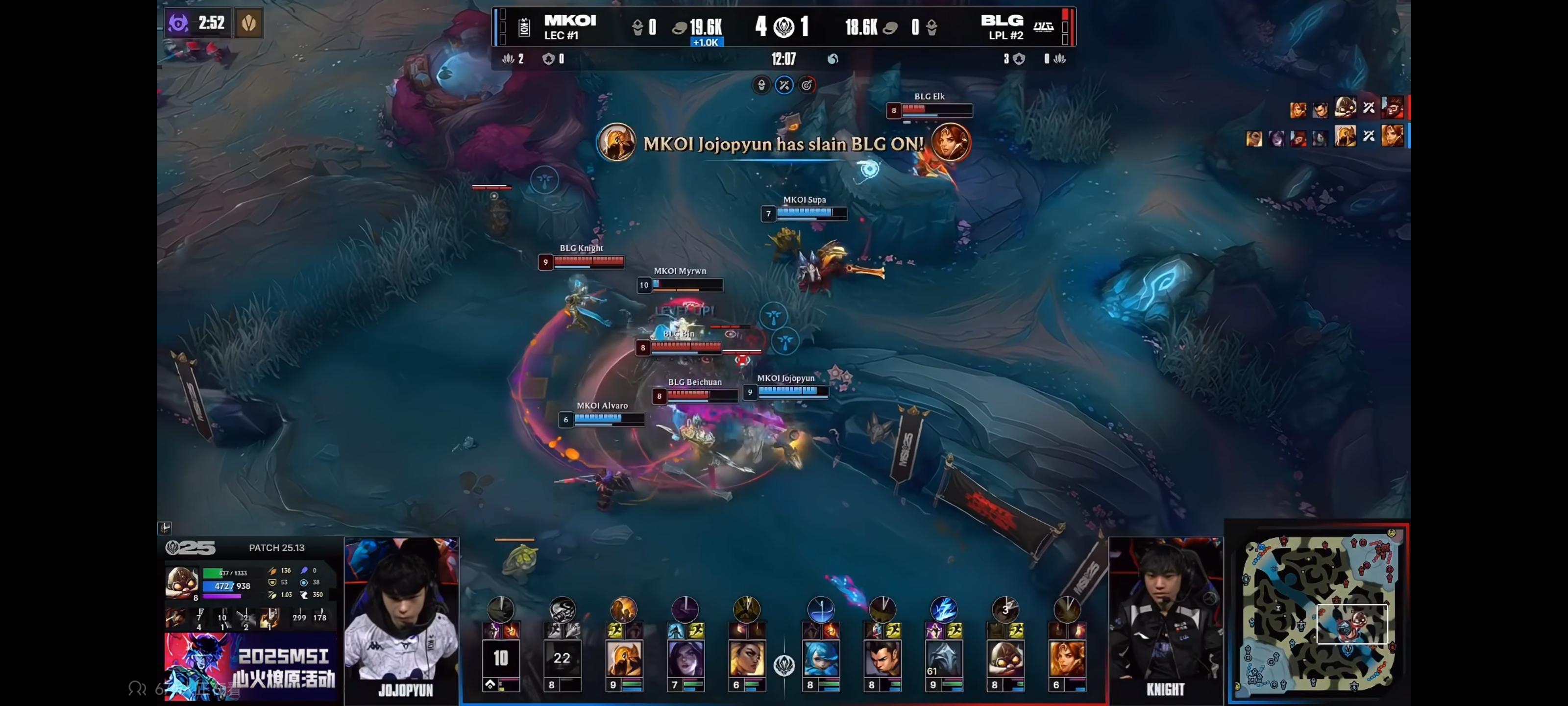Select the crossed swords icon below the timer
Image resolution: width=1568 pixels, height=706 pixels.
click(x=784, y=85)
